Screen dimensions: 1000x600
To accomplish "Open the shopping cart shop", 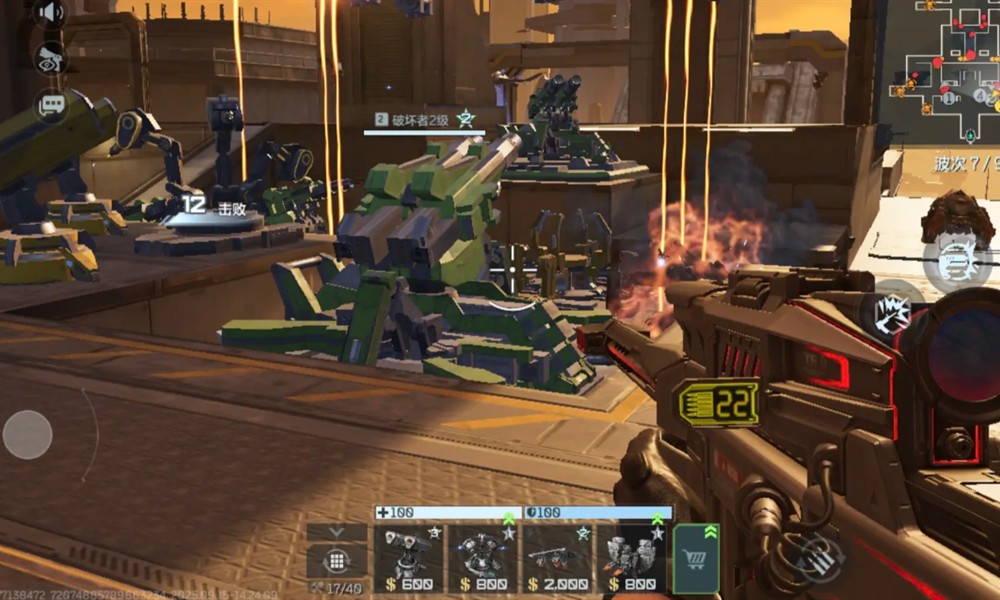I will pos(696,559).
